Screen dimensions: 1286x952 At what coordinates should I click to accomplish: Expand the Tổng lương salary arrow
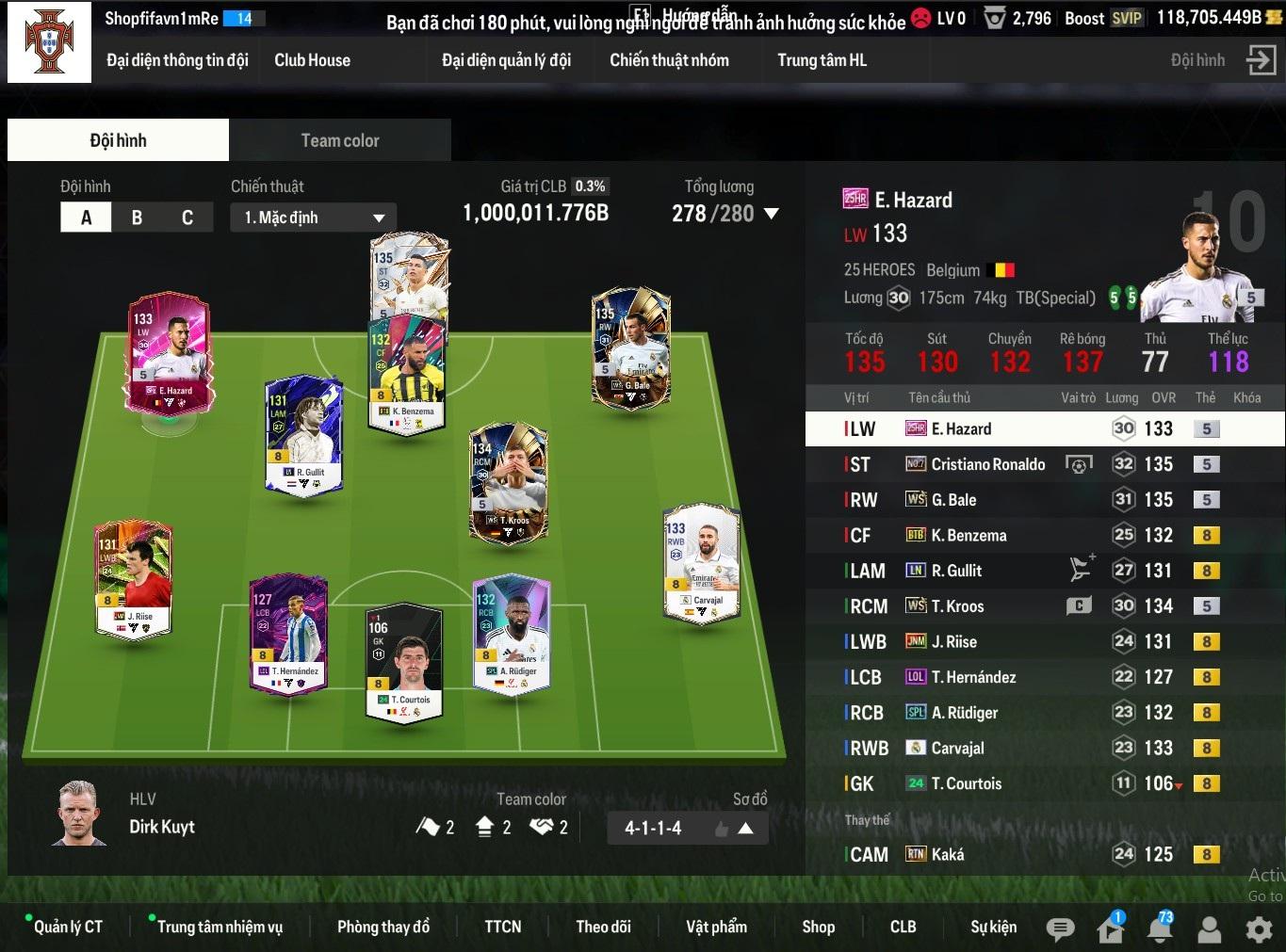(772, 214)
